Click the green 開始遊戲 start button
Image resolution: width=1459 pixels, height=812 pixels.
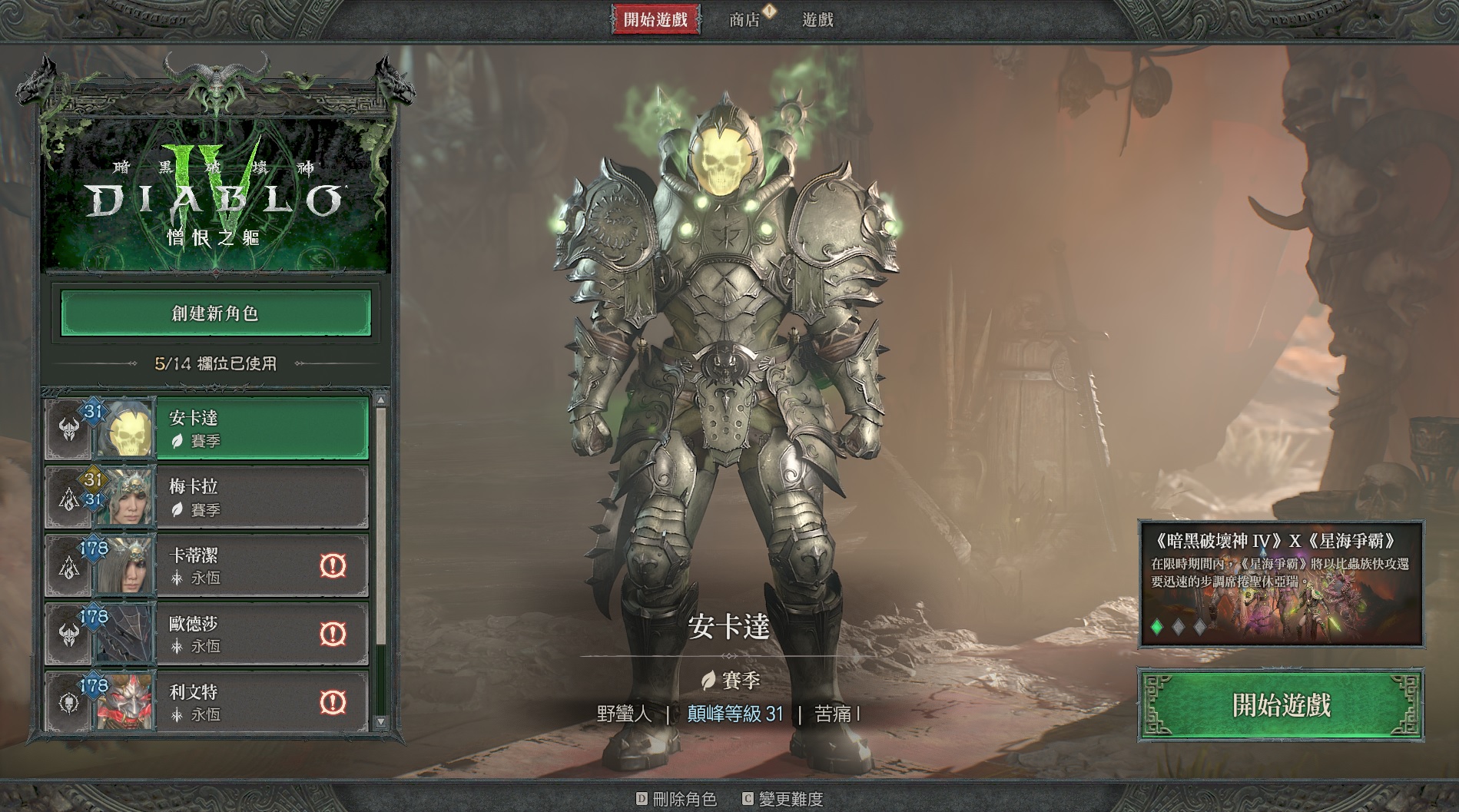coord(1281,705)
